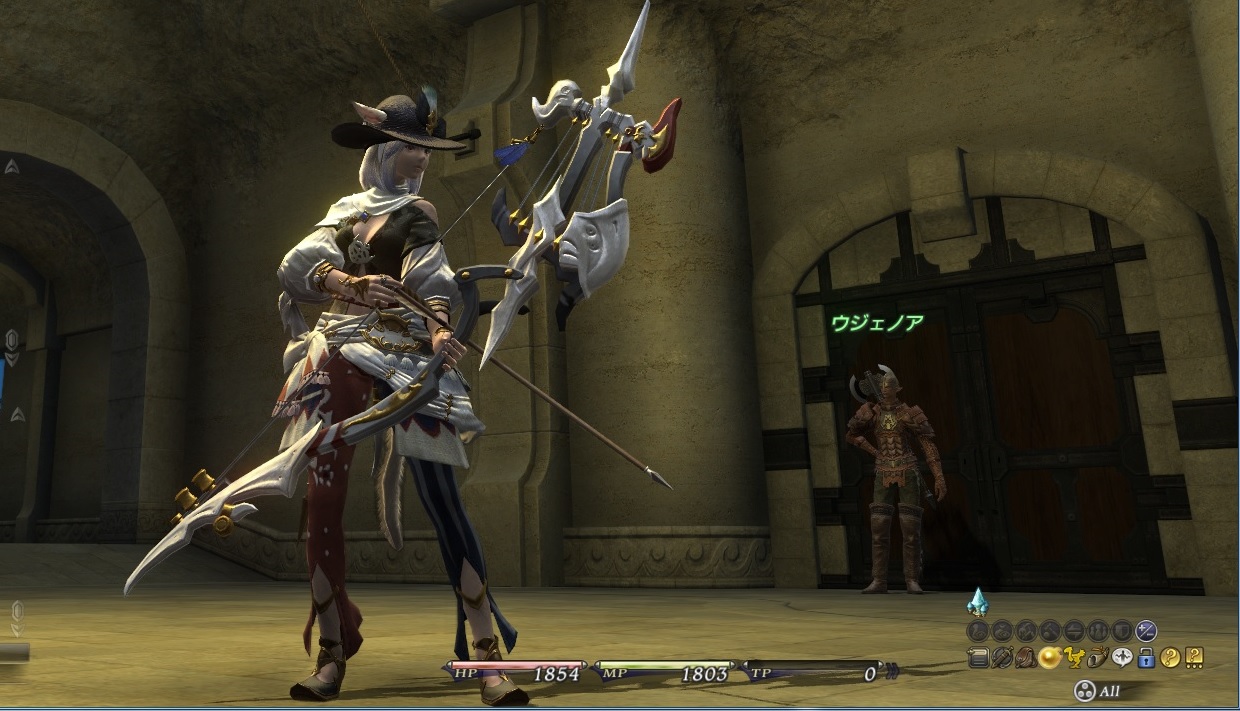Viewport: 1240px width, 711px height.
Task: Click the golden orb icon
Action: coord(1050,657)
